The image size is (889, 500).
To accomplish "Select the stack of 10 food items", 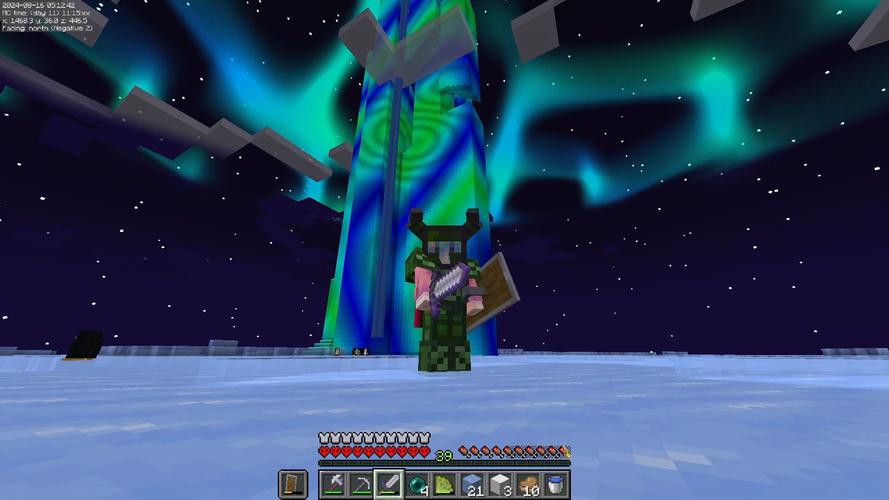I will point(528,485).
